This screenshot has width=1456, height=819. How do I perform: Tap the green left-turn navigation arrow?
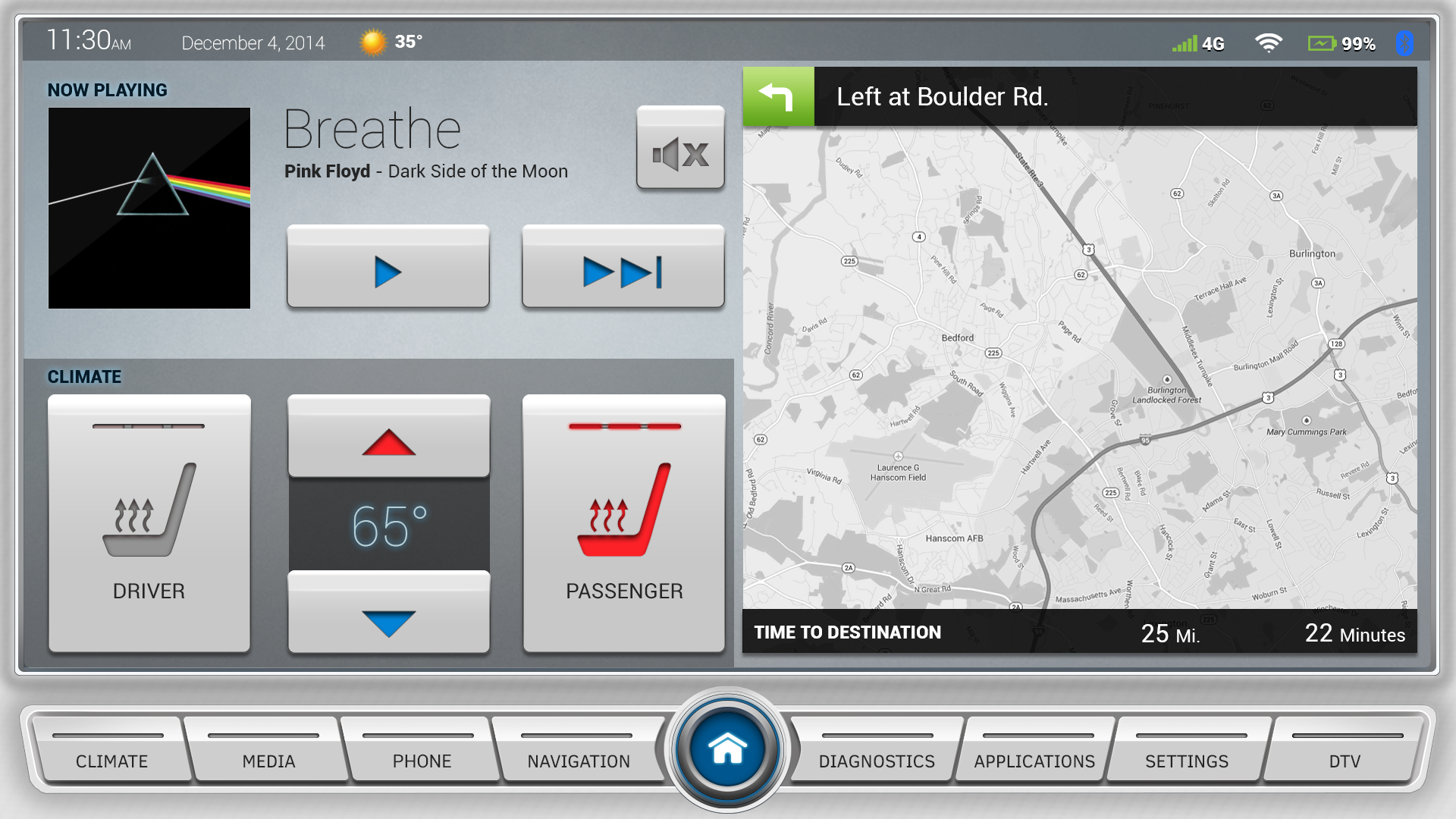[777, 96]
